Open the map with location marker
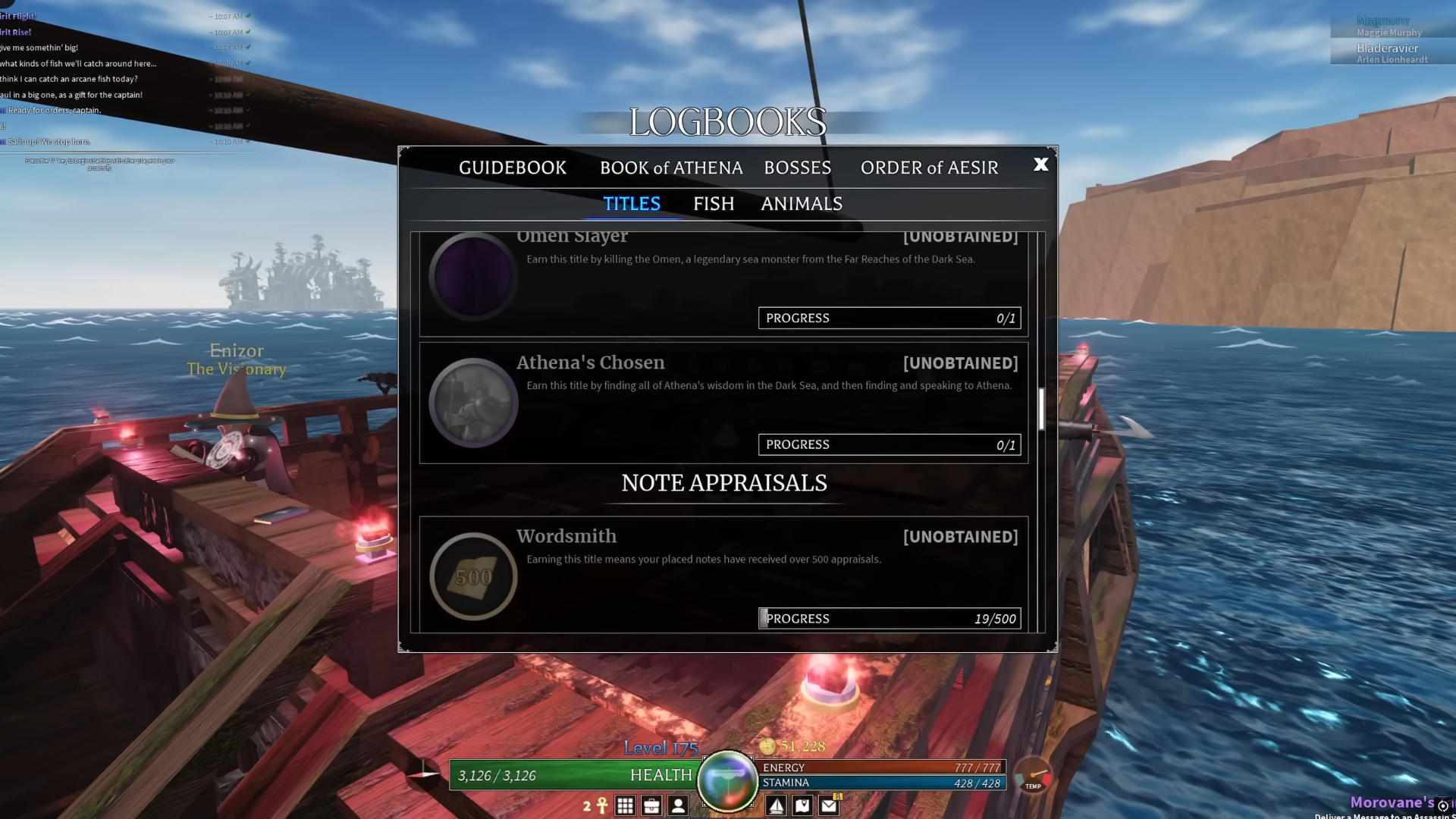Screen dimensions: 1456x819 coord(802,805)
